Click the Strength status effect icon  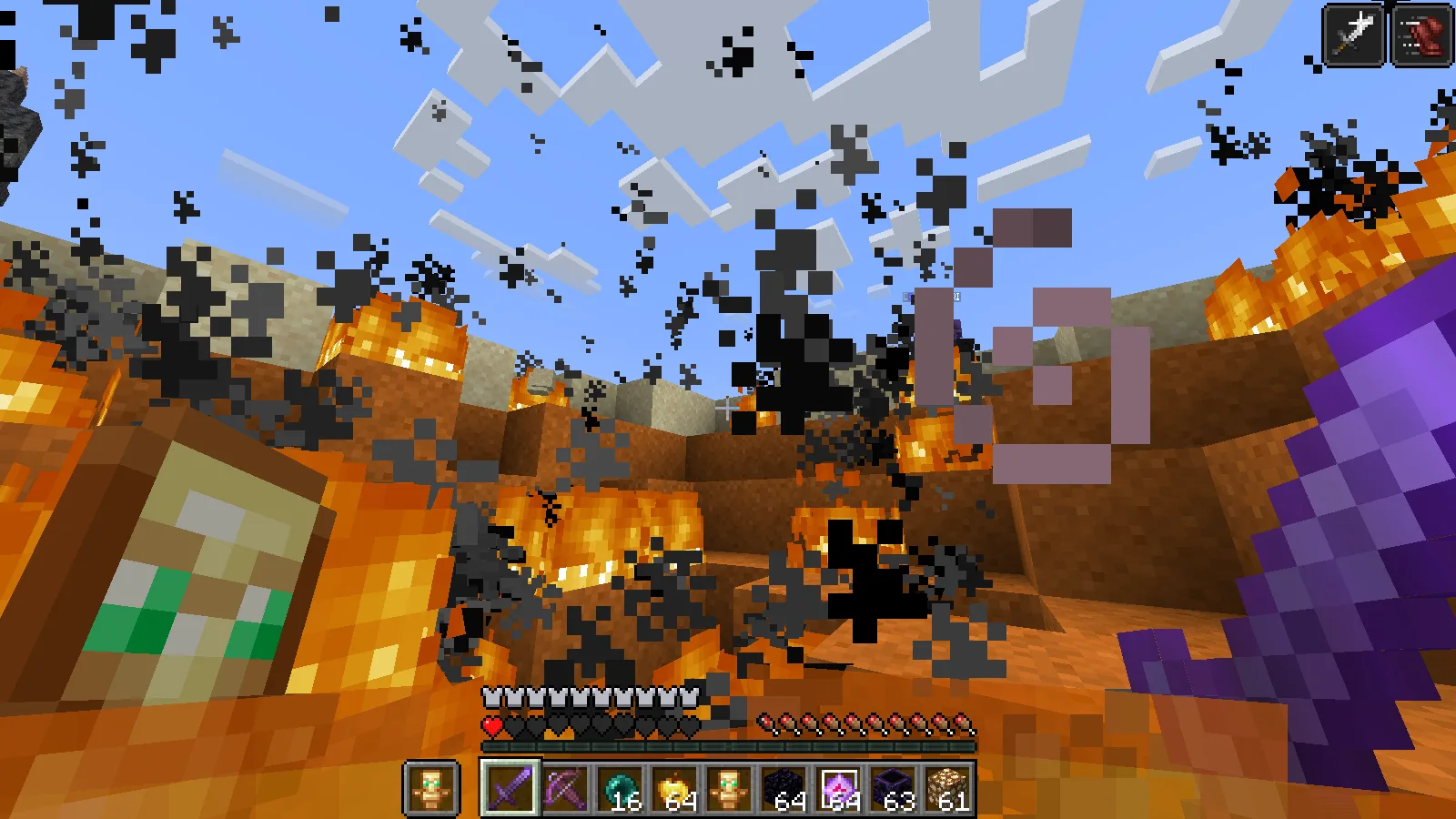[1353, 35]
